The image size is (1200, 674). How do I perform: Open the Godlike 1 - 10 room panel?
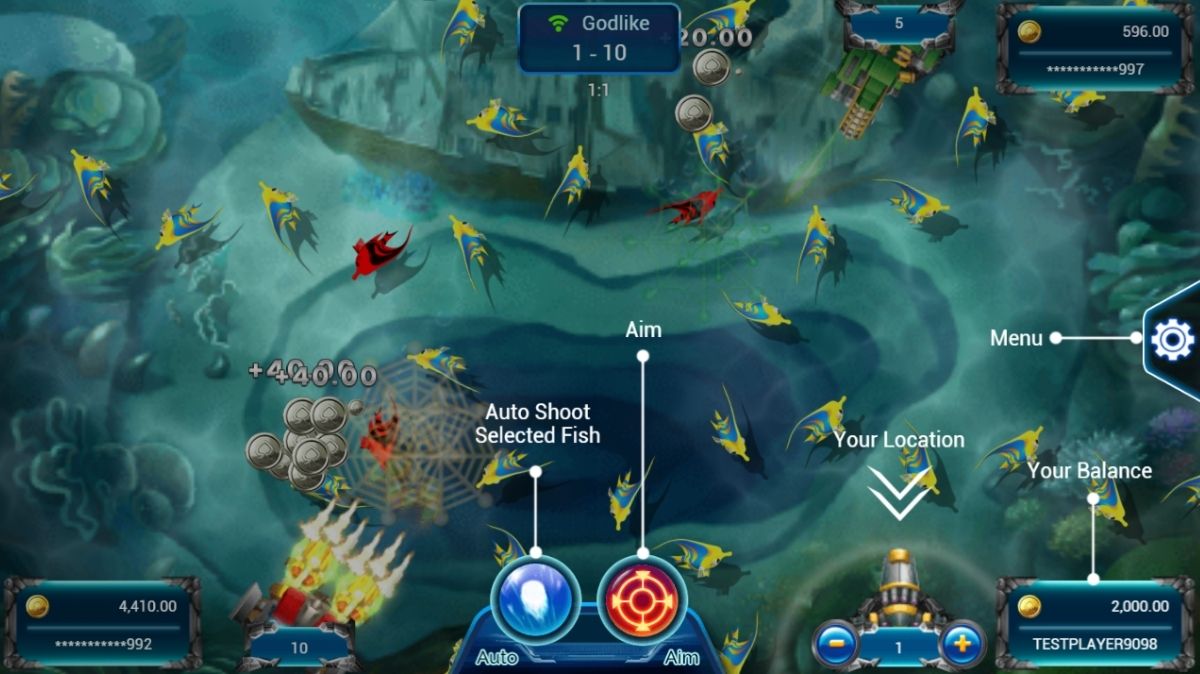tap(599, 38)
